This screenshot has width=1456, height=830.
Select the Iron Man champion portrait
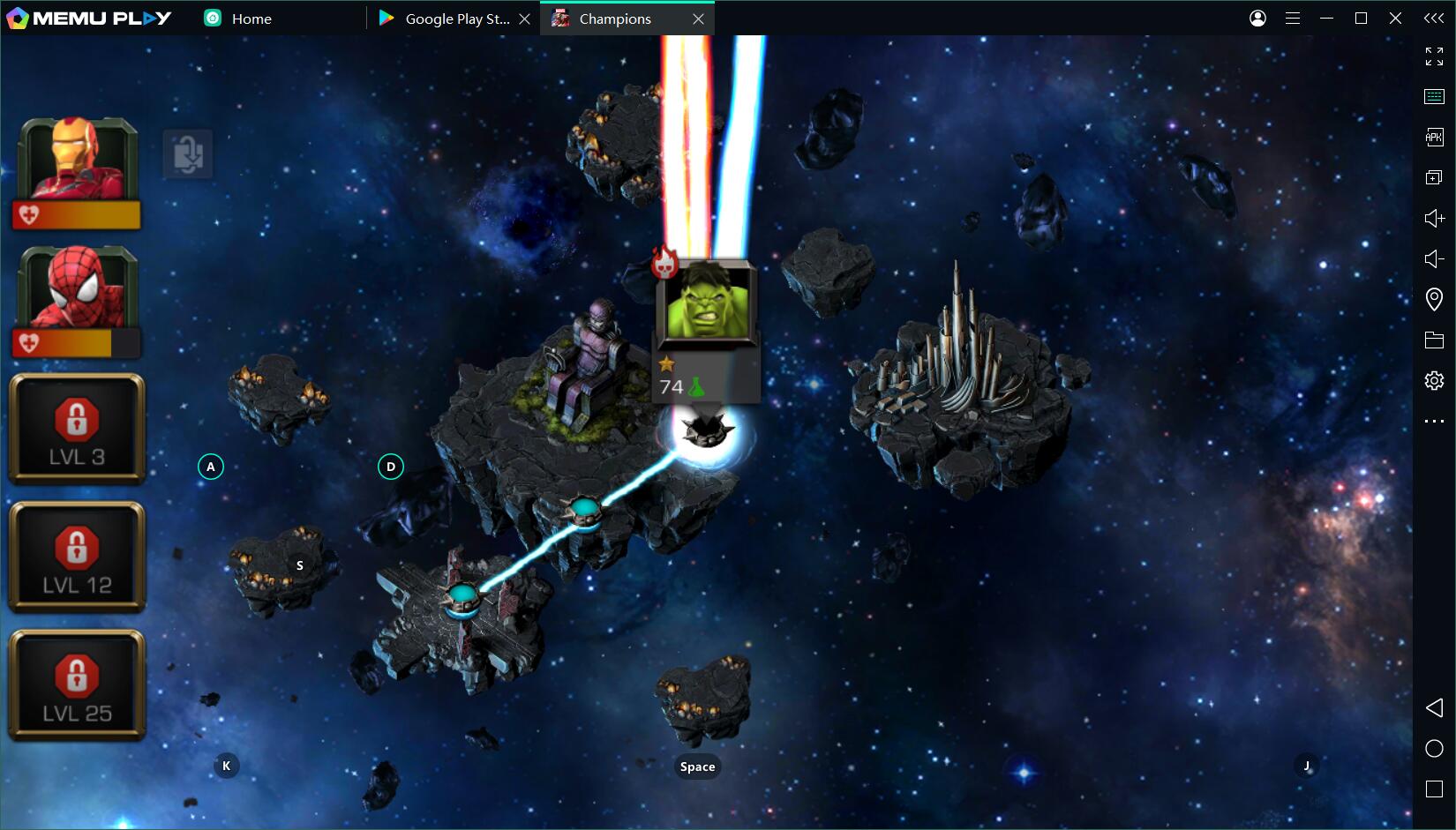(x=78, y=161)
